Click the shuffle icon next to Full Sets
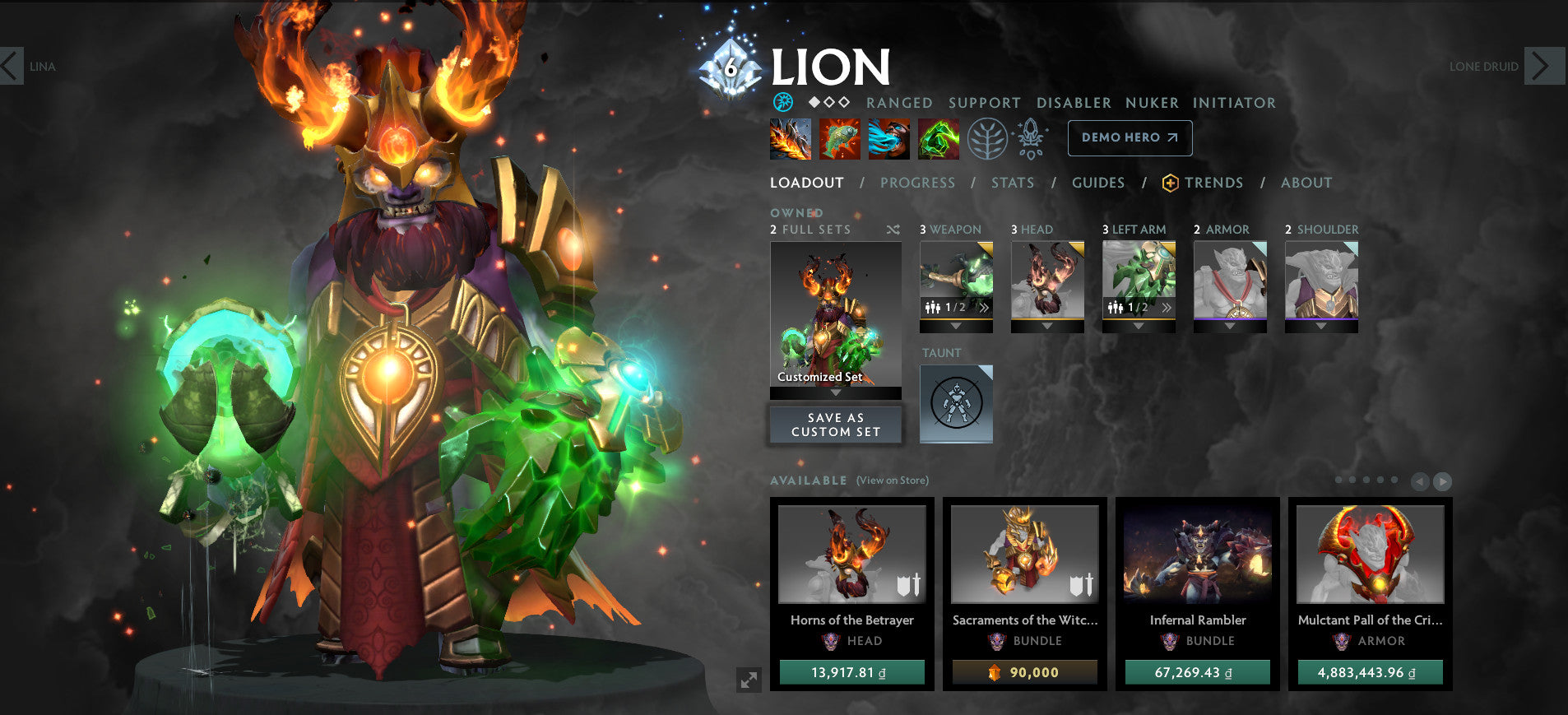 893,230
